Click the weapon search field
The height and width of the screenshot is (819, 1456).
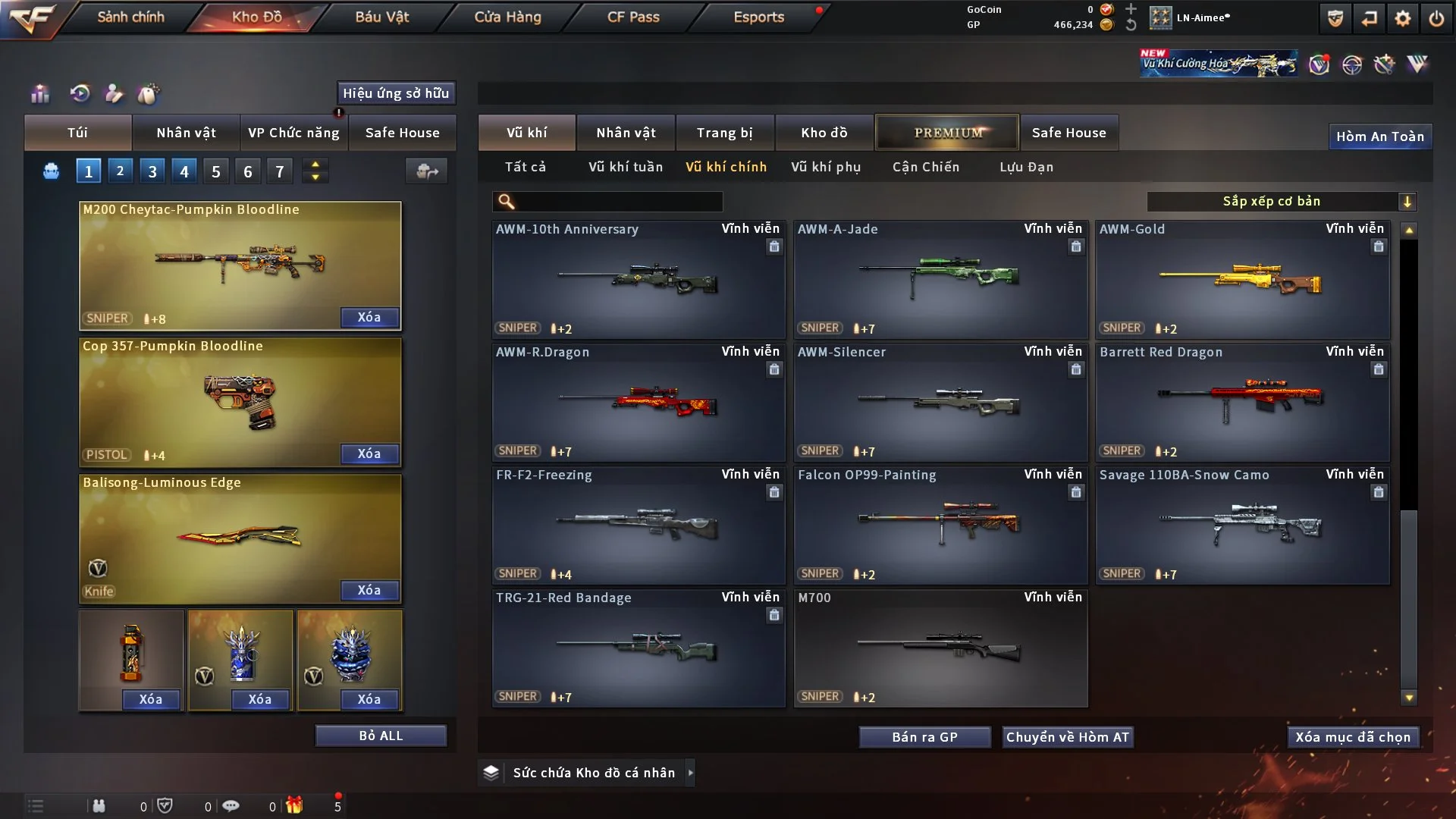pos(618,201)
